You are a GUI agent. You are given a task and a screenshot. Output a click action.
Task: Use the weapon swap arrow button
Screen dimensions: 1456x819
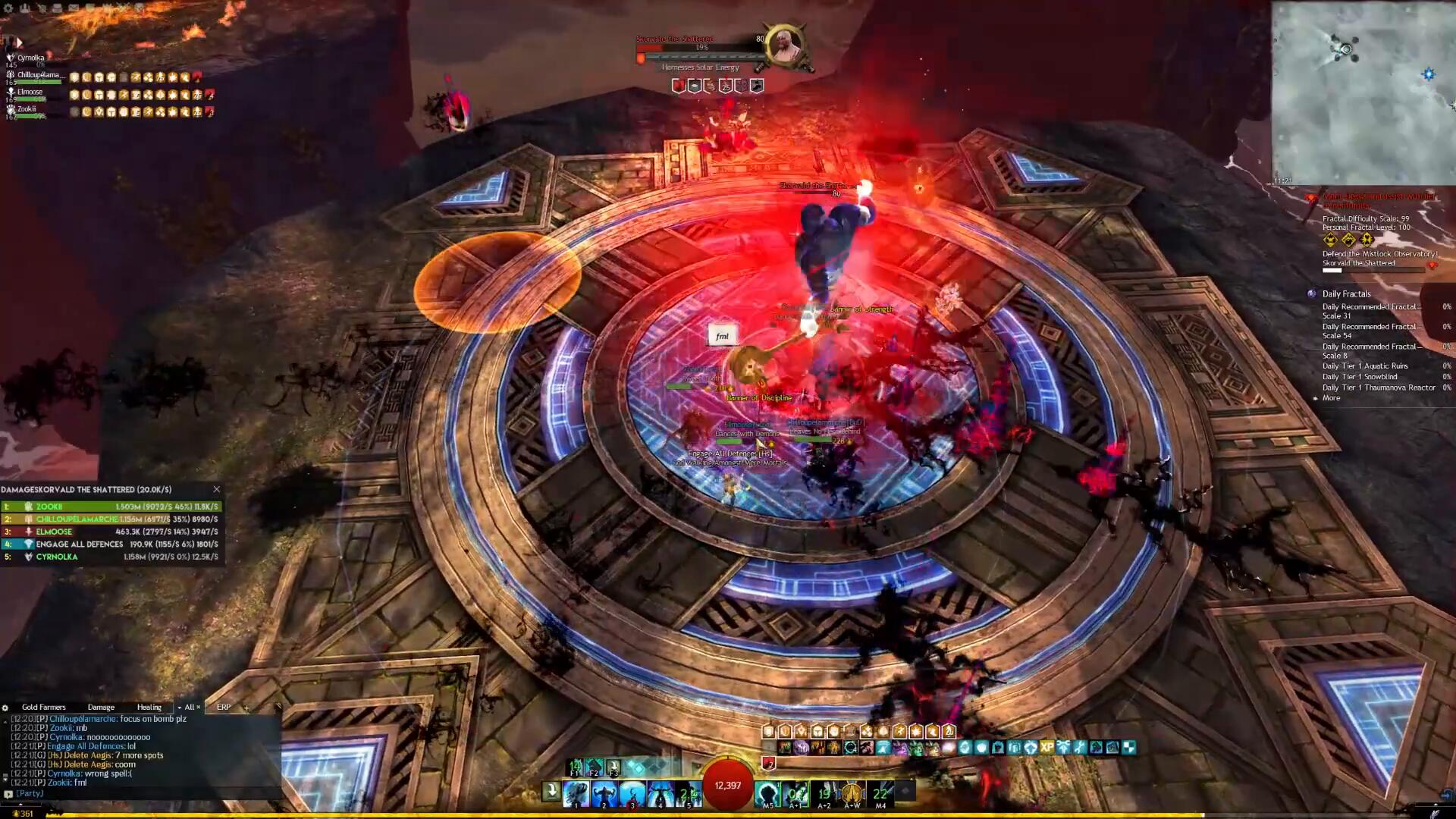click(552, 792)
